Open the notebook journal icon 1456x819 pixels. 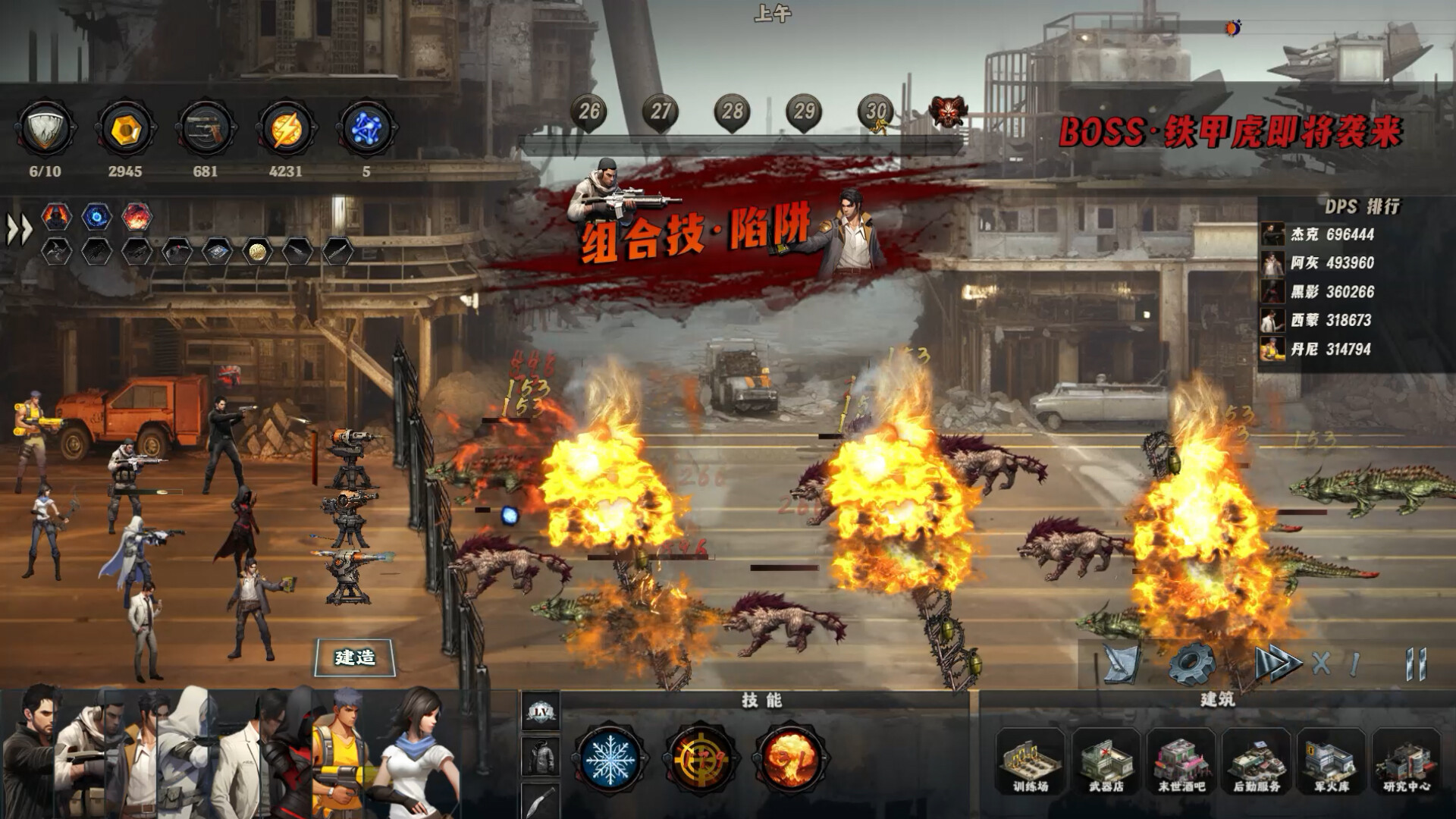[x=1122, y=664]
